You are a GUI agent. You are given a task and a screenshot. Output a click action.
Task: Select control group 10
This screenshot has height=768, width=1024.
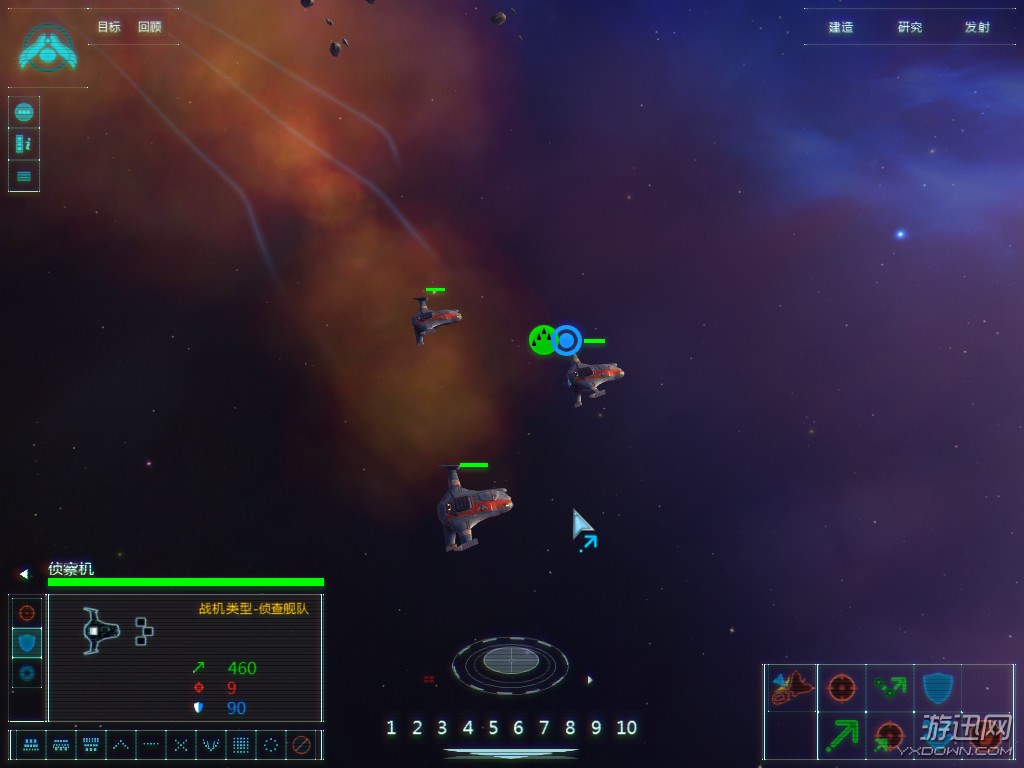(626, 728)
